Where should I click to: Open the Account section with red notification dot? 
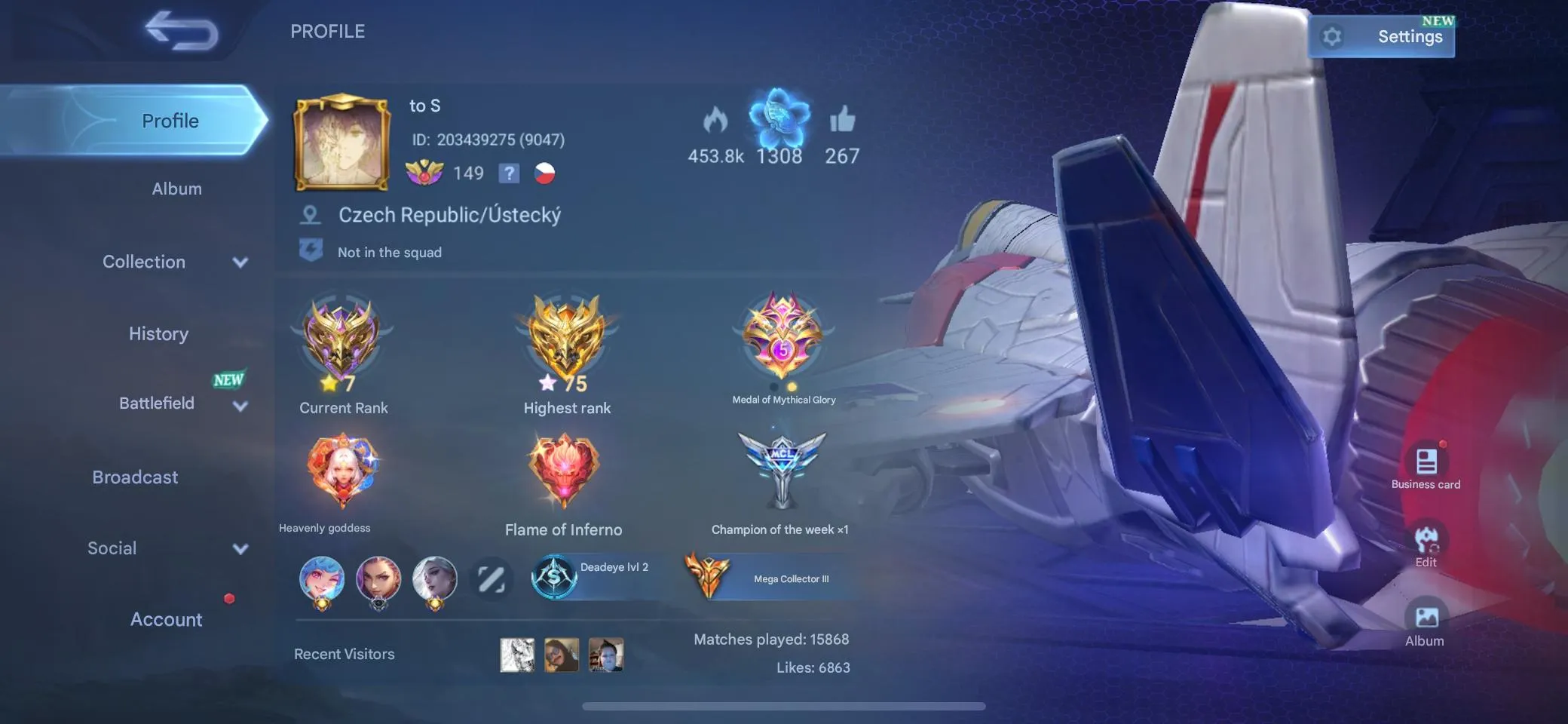pyautogui.click(x=166, y=619)
